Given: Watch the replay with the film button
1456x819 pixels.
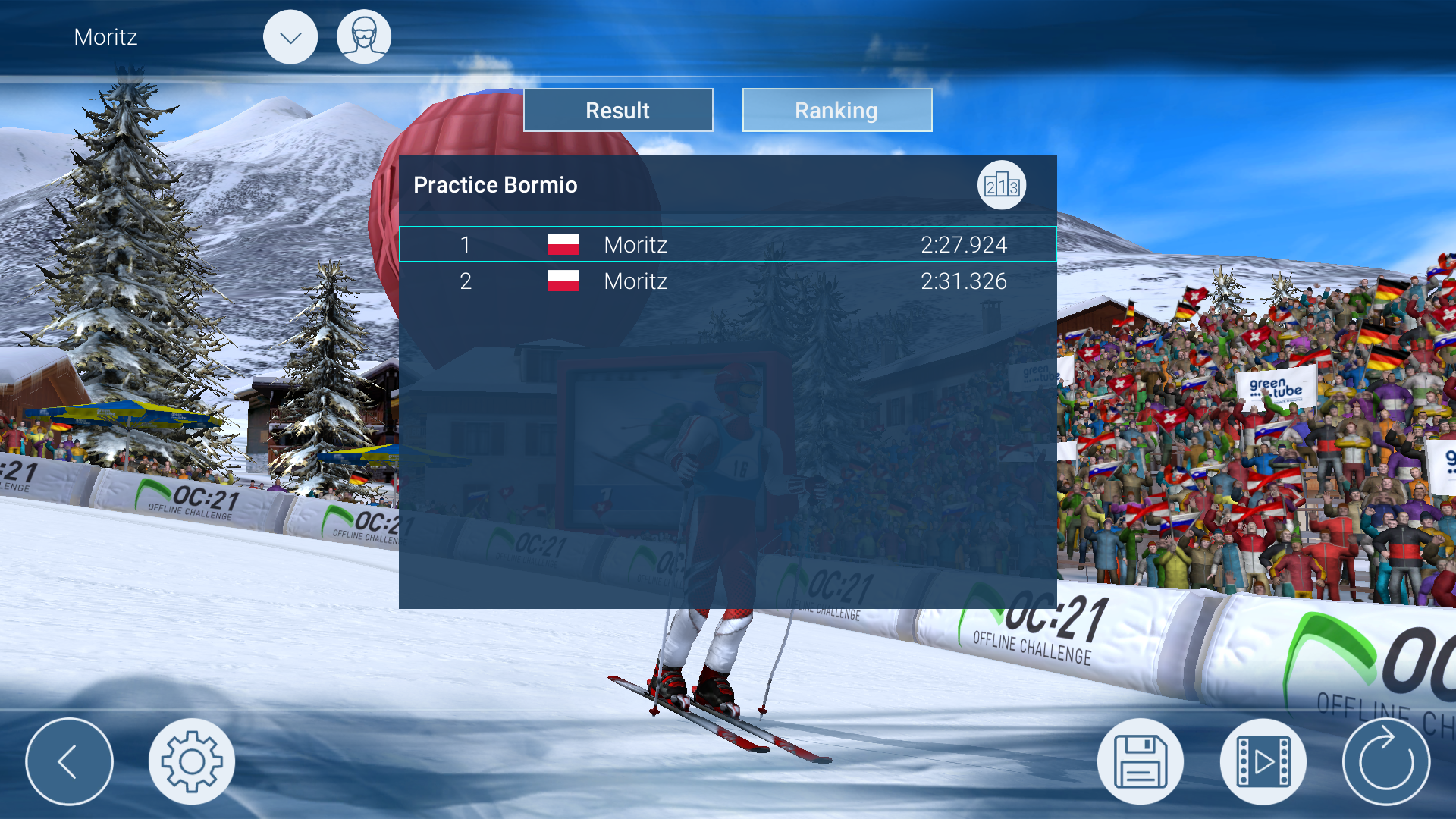Looking at the screenshot, I should pos(1263,761).
